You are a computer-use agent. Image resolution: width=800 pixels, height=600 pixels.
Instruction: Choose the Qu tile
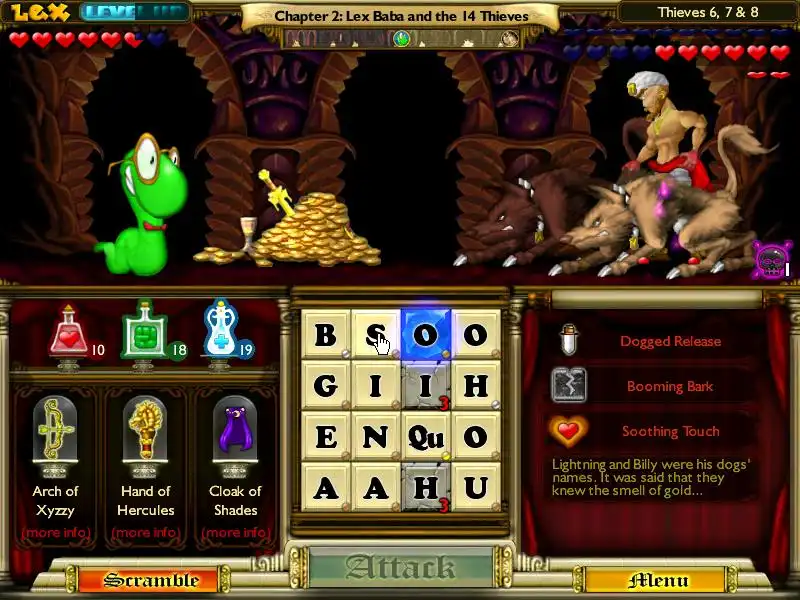426,437
